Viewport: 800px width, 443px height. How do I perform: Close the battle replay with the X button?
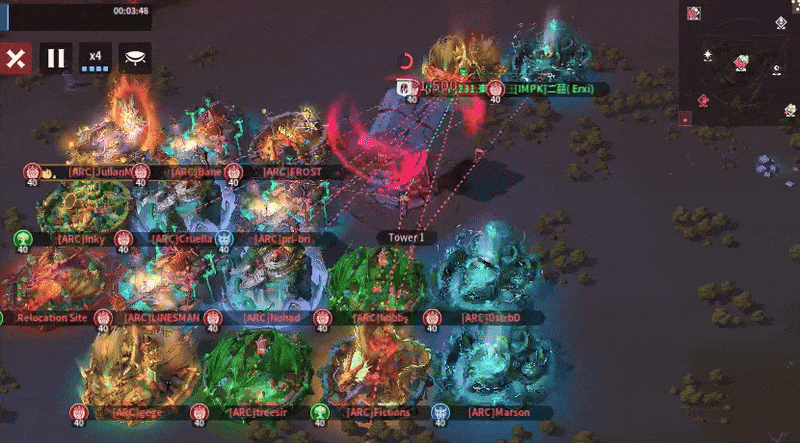pos(16,57)
